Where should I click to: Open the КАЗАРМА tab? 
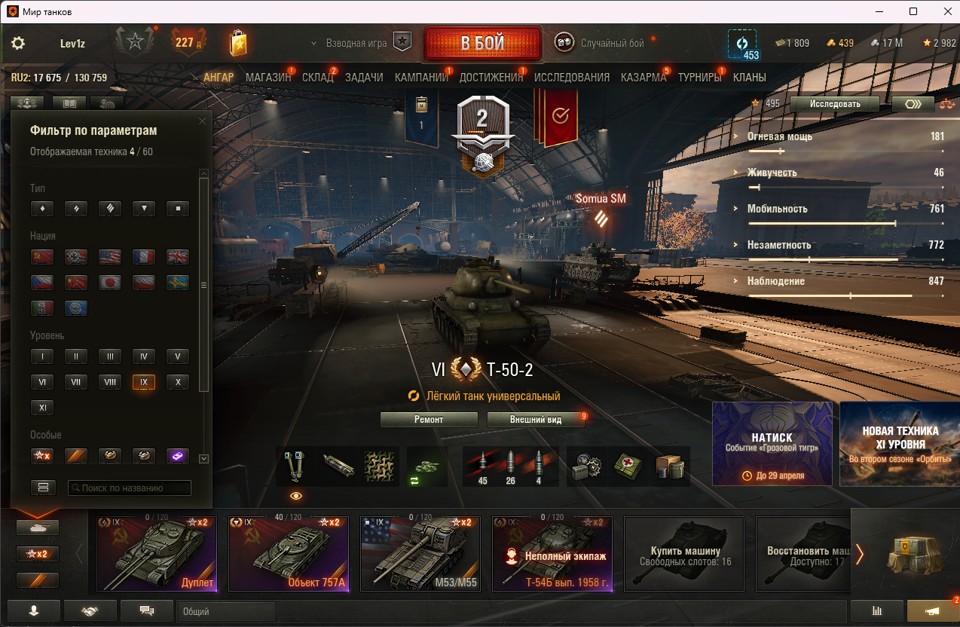[x=643, y=77]
